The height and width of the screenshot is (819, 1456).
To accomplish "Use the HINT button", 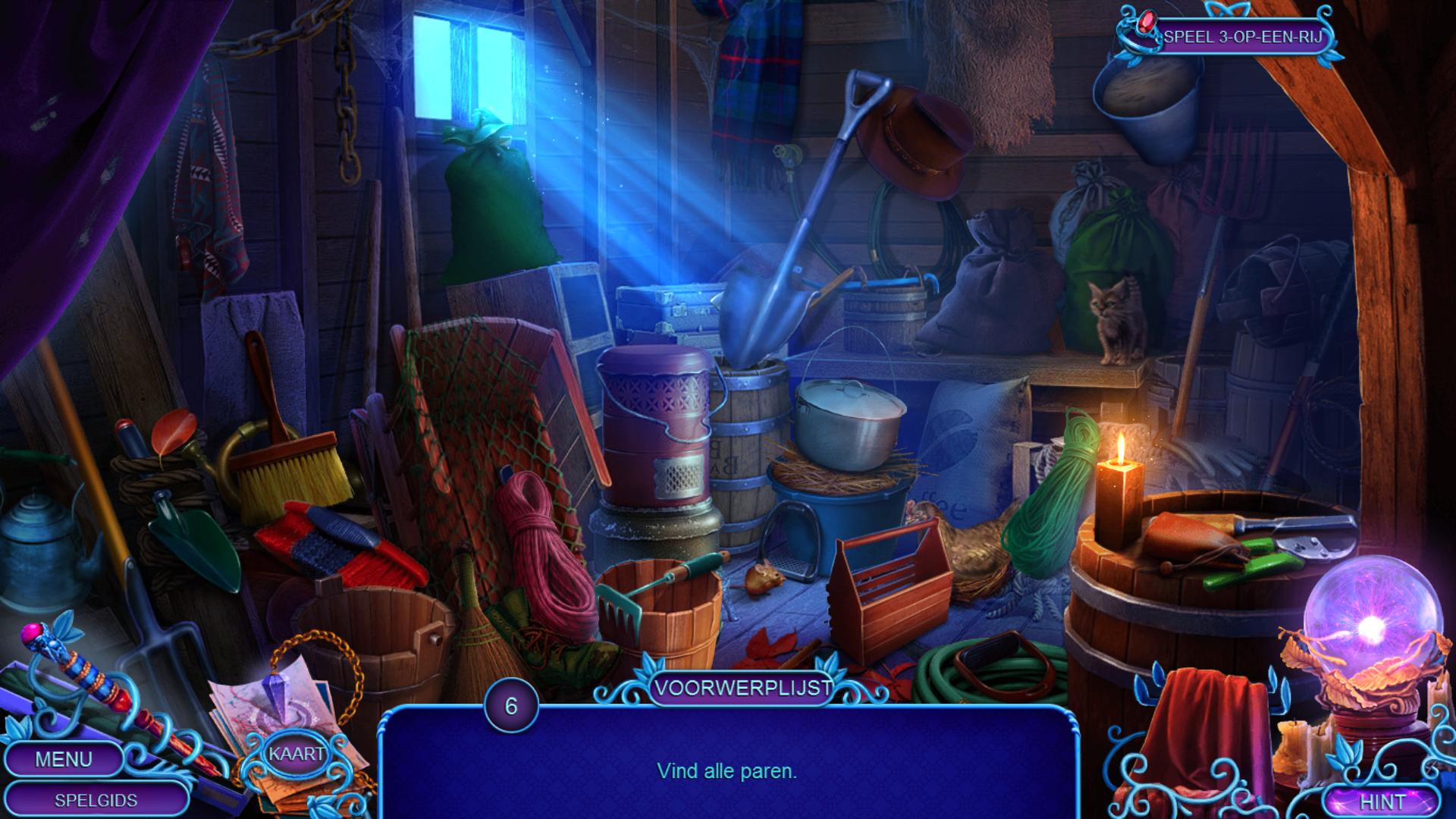I will pyautogui.click(x=1382, y=802).
